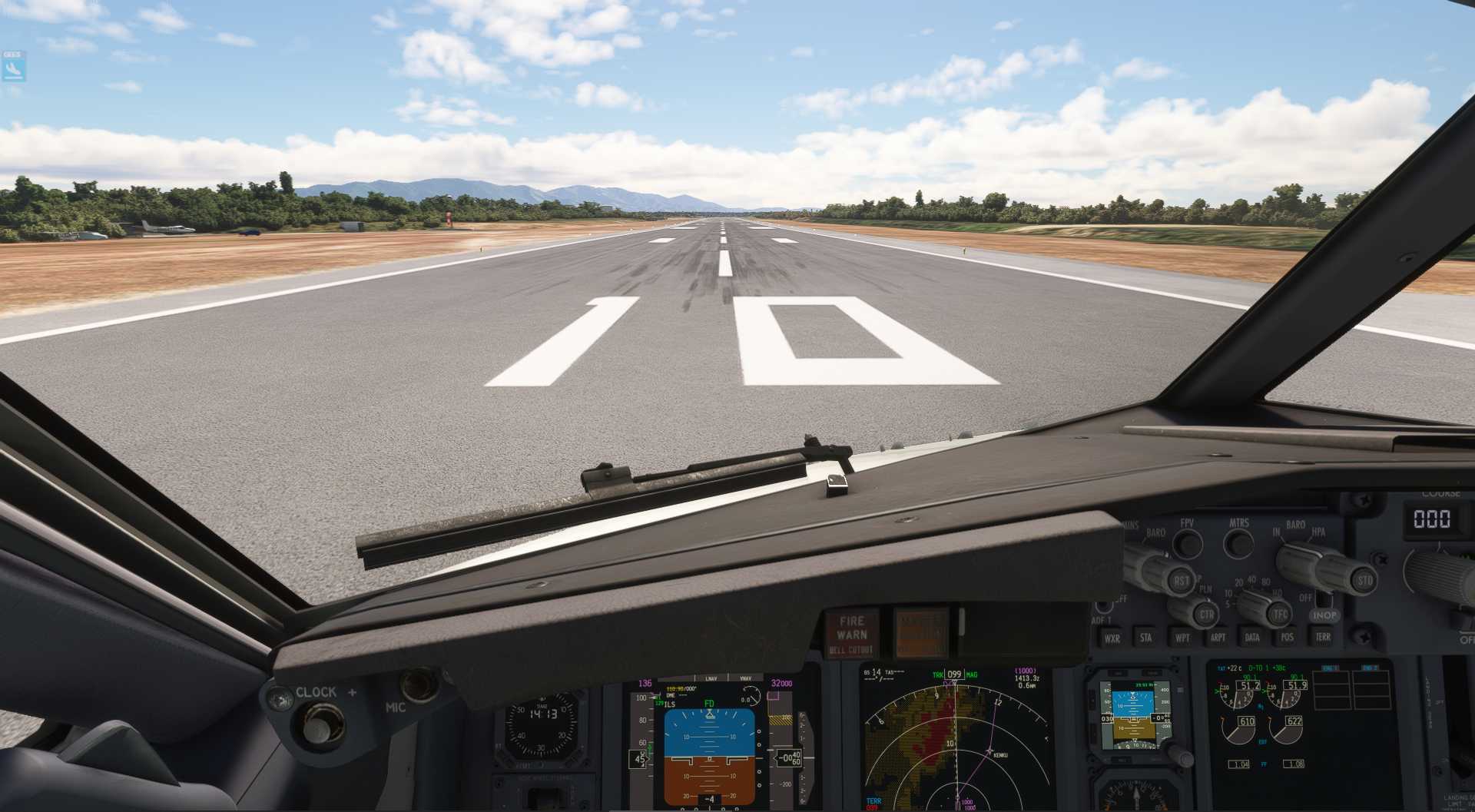Toggle the WPT waypoints map button
The height and width of the screenshot is (812, 1475).
pyautogui.click(x=1182, y=637)
